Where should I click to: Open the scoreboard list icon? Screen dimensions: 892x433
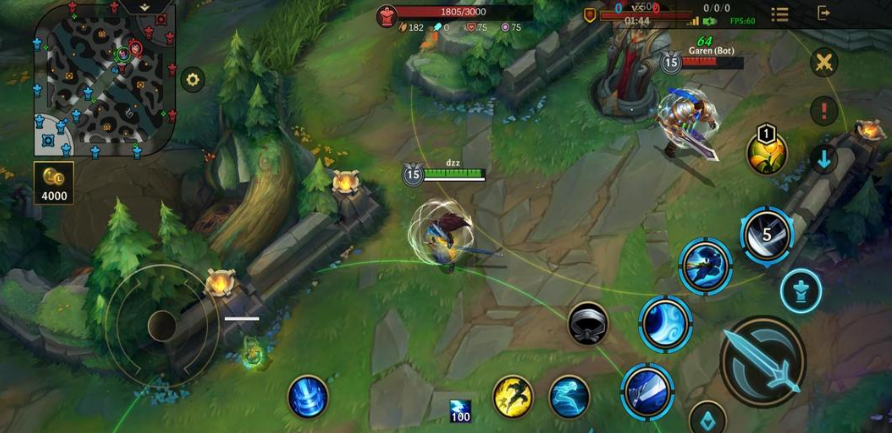pos(780,14)
